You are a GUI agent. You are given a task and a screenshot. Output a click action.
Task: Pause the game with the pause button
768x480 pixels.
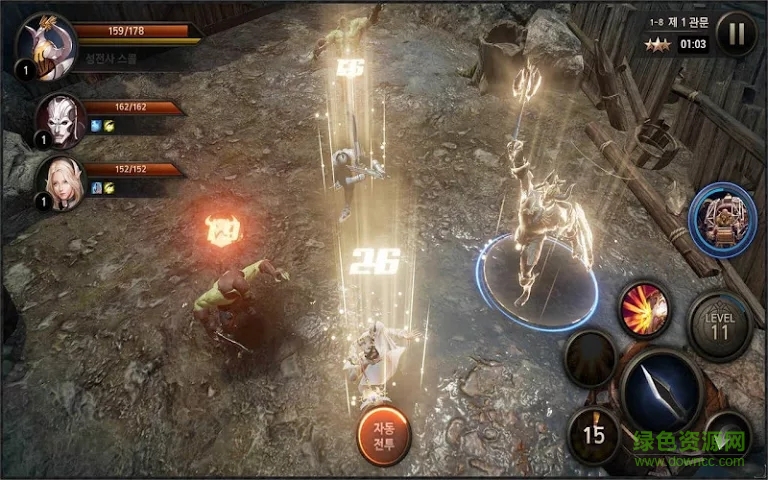736,34
